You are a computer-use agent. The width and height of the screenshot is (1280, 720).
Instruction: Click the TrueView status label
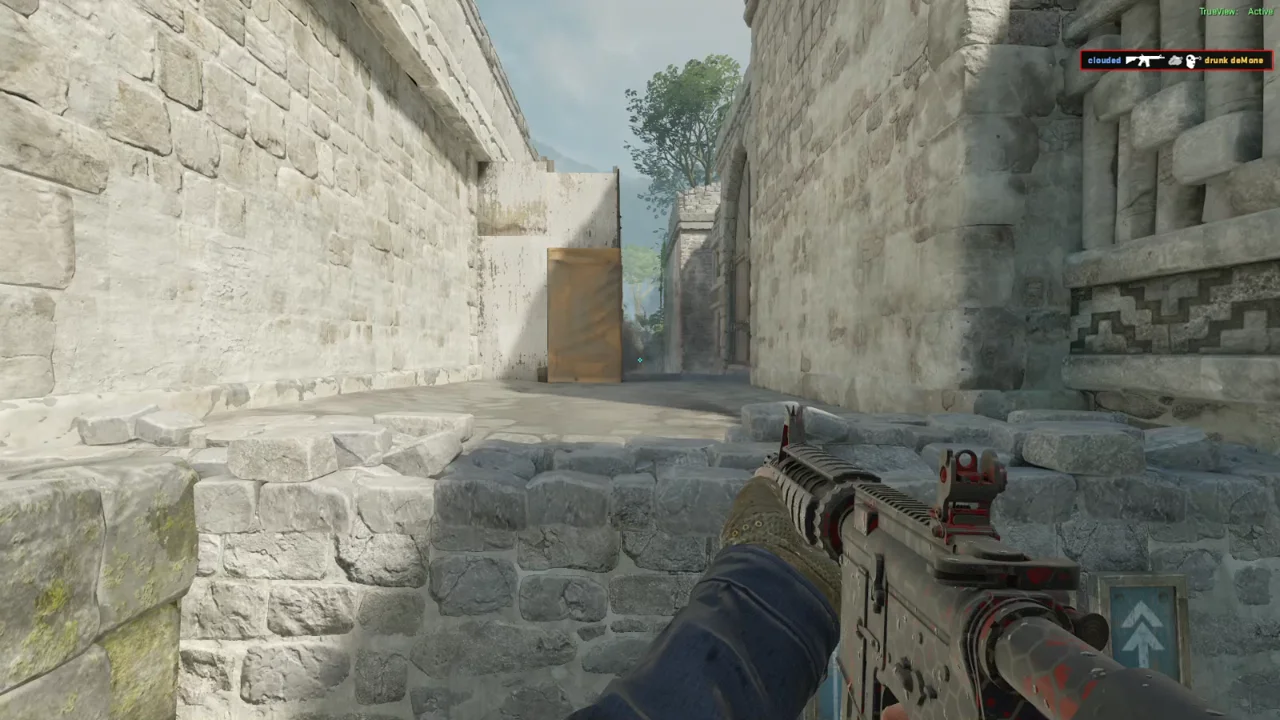pos(1218,11)
